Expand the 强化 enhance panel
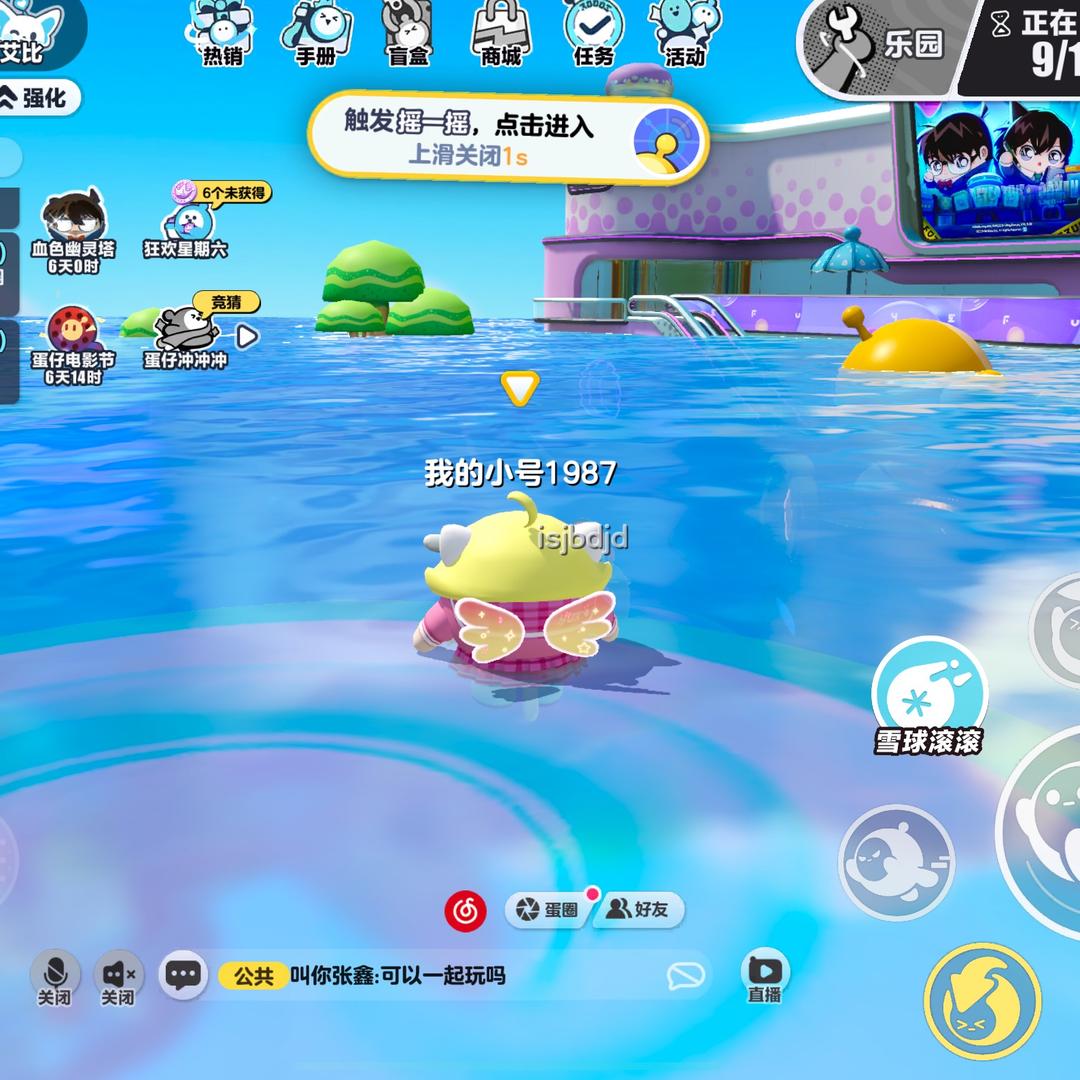Image resolution: width=1080 pixels, height=1080 pixels. 36,98
